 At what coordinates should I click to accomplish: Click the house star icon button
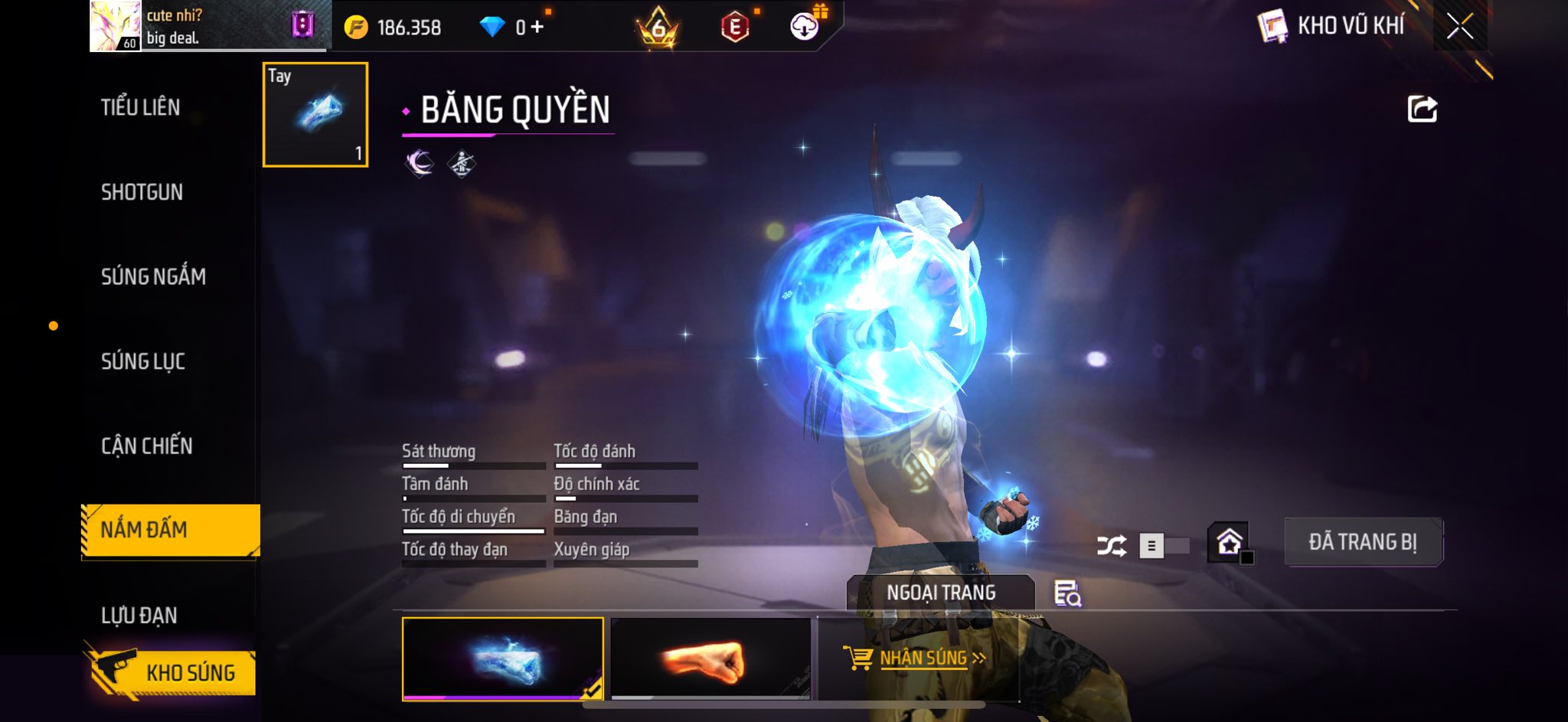pyautogui.click(x=1230, y=543)
